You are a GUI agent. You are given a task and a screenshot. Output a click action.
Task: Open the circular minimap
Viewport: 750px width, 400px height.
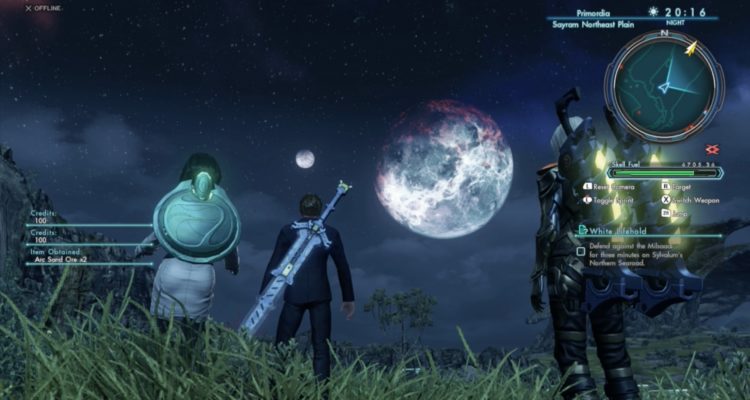(663, 85)
